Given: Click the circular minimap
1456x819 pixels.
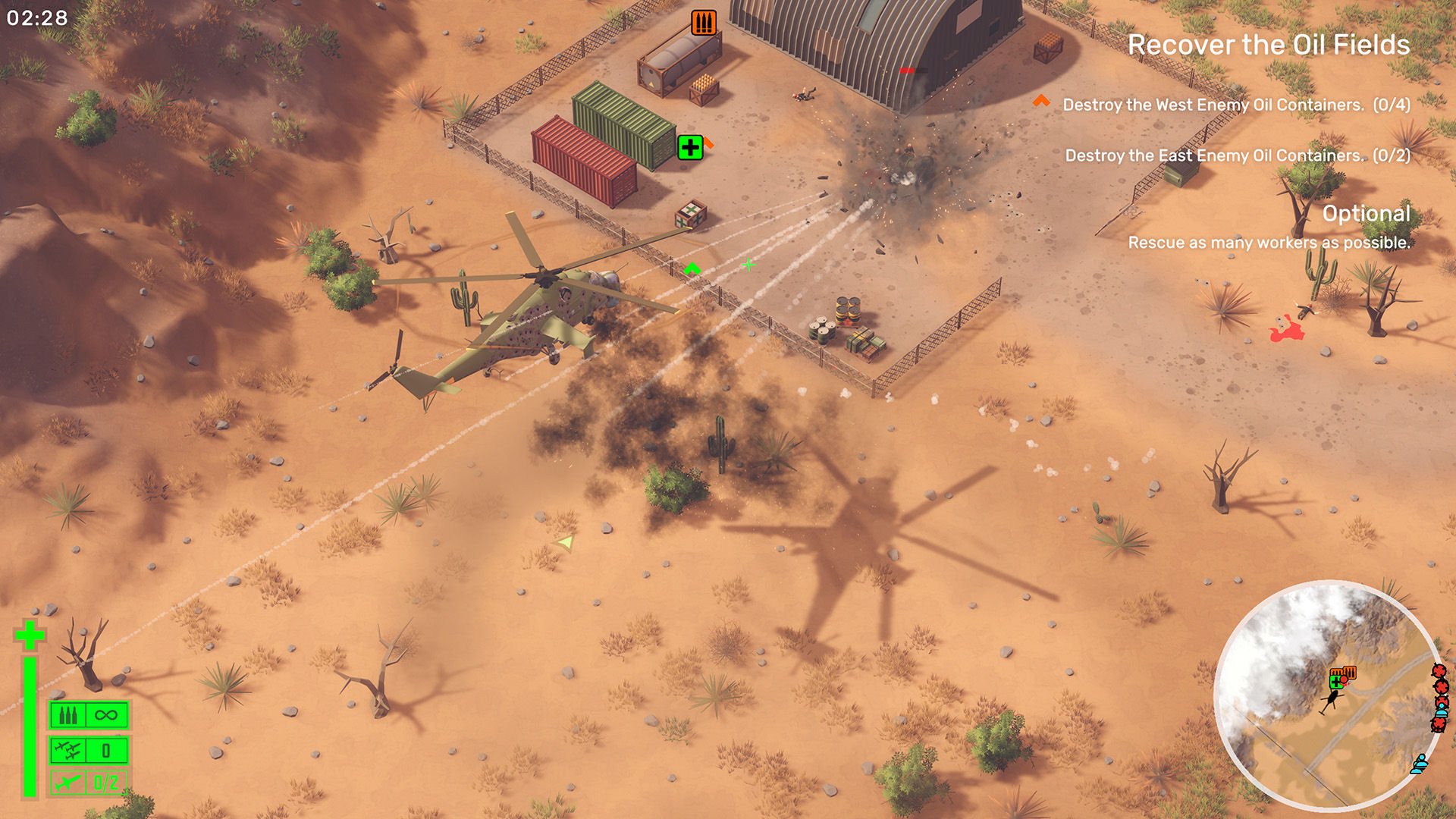Looking at the screenshot, I should 1326,698.
